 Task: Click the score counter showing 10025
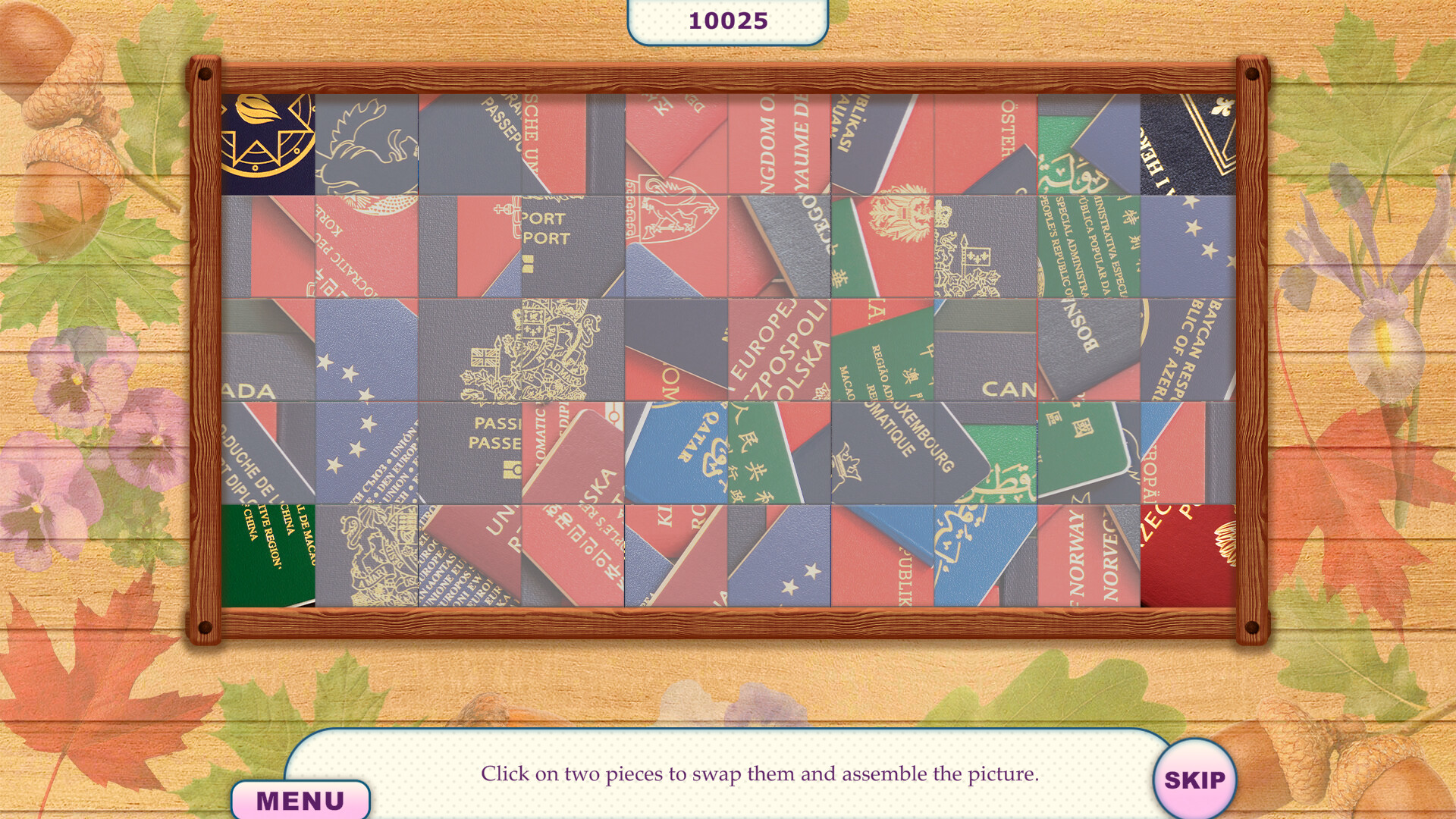point(726,20)
